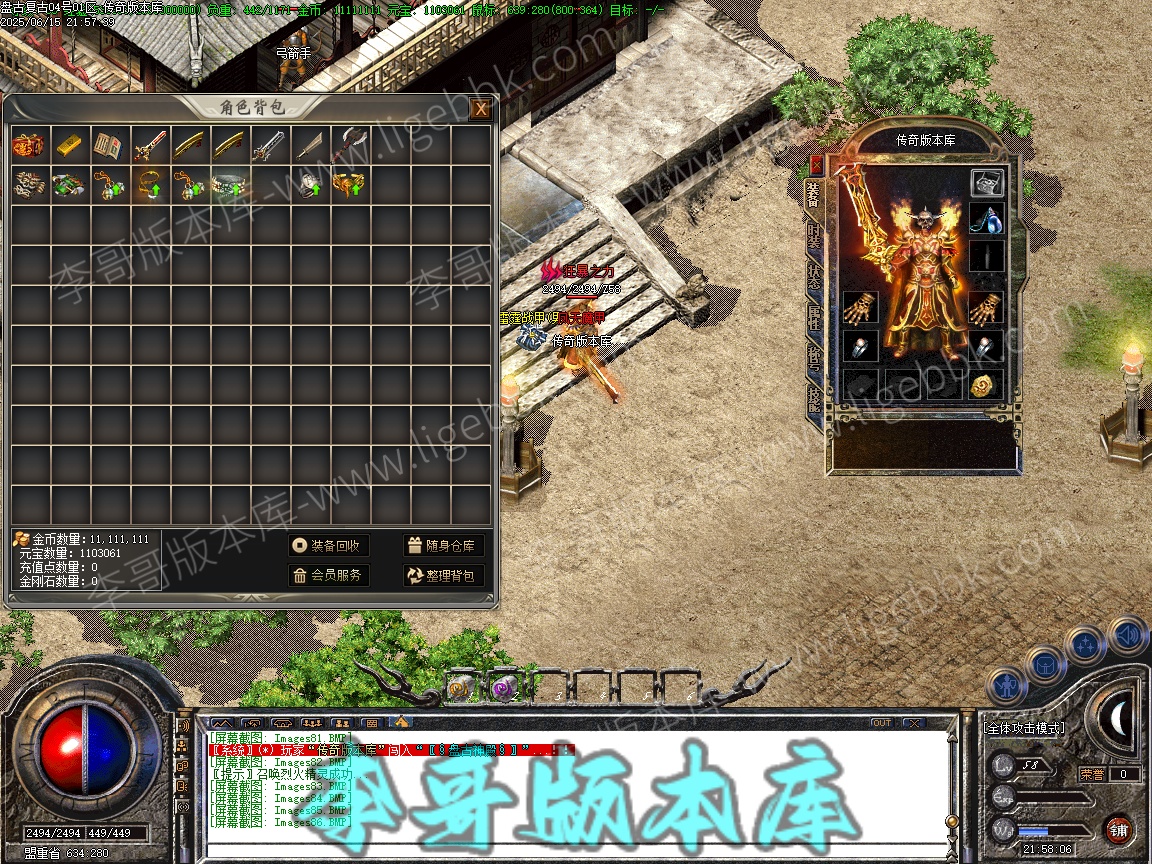Open the shop via the red 铺 button
Viewport: 1152px width, 864px height.
[1118, 829]
